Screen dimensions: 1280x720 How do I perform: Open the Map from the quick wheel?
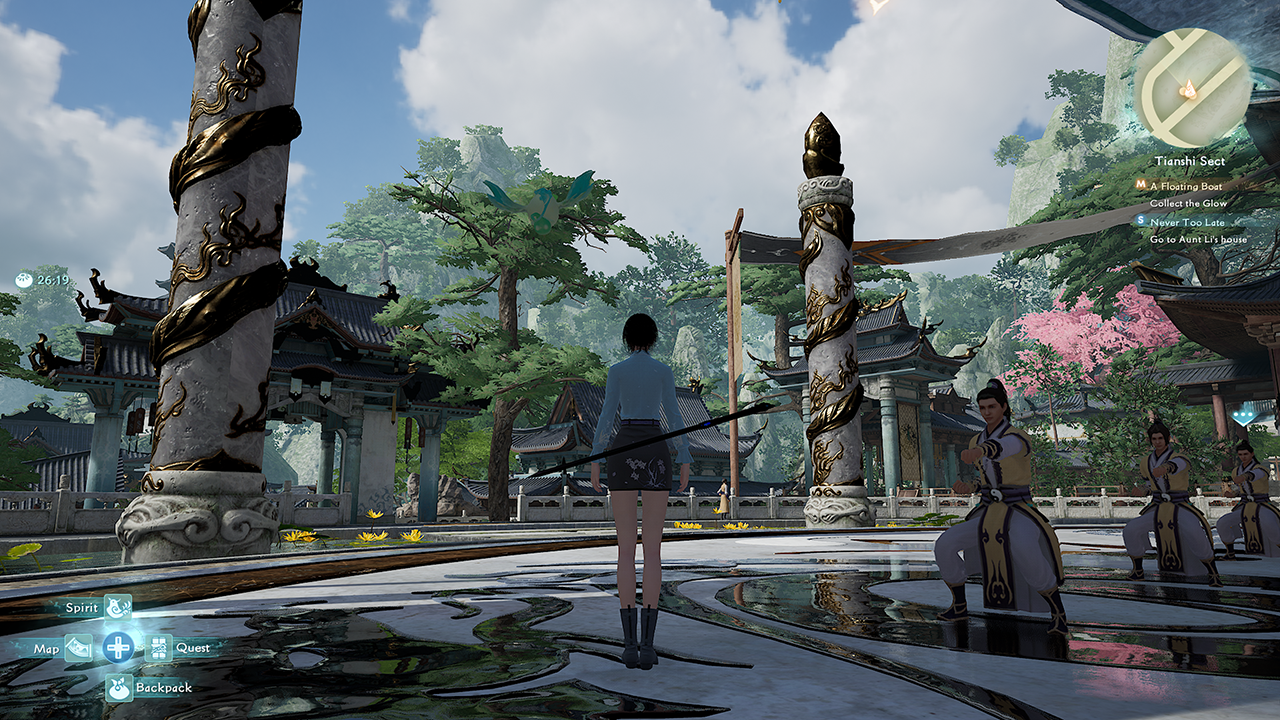(78, 648)
